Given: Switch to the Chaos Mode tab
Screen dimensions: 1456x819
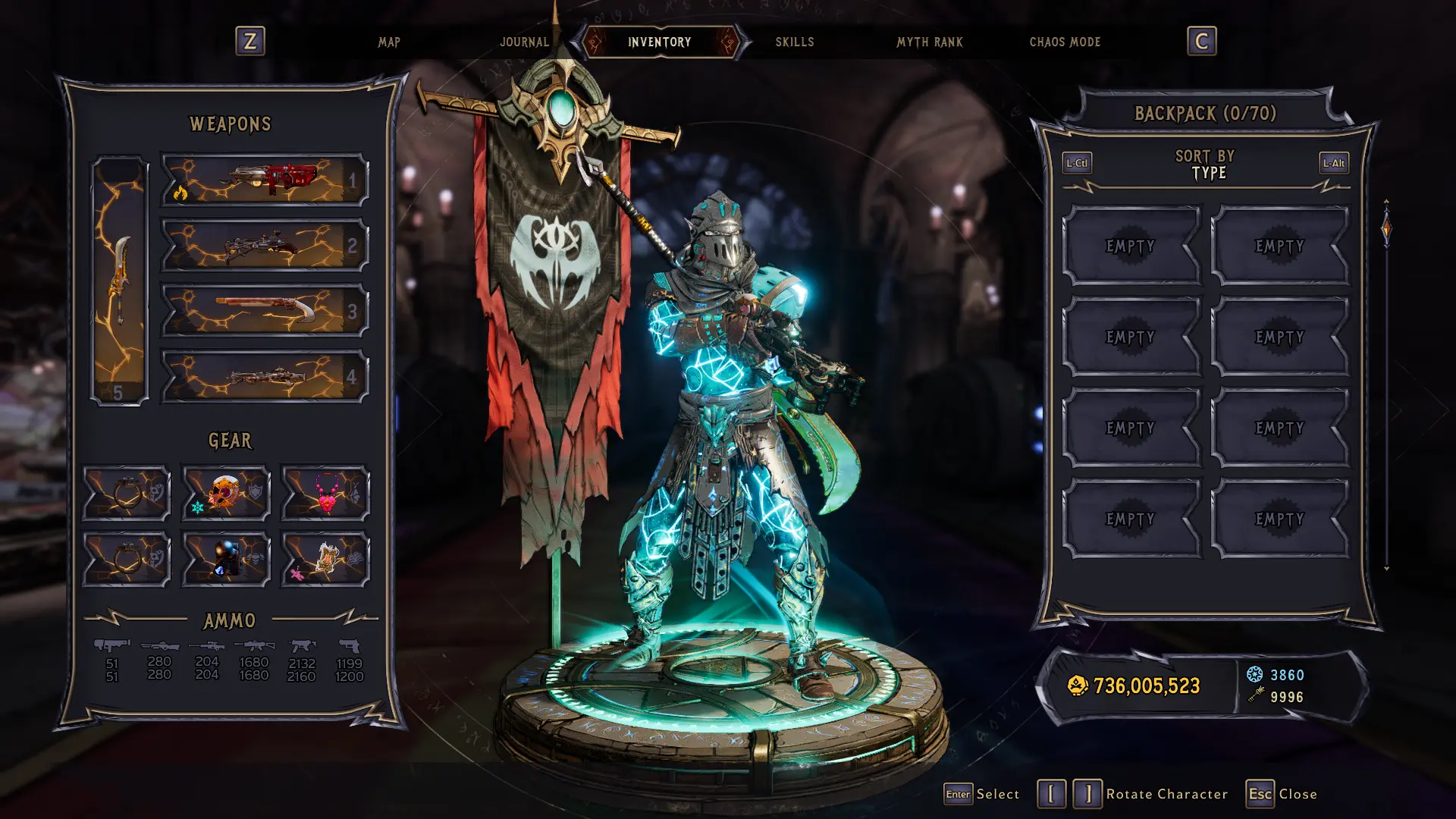Looking at the screenshot, I should [x=1065, y=42].
